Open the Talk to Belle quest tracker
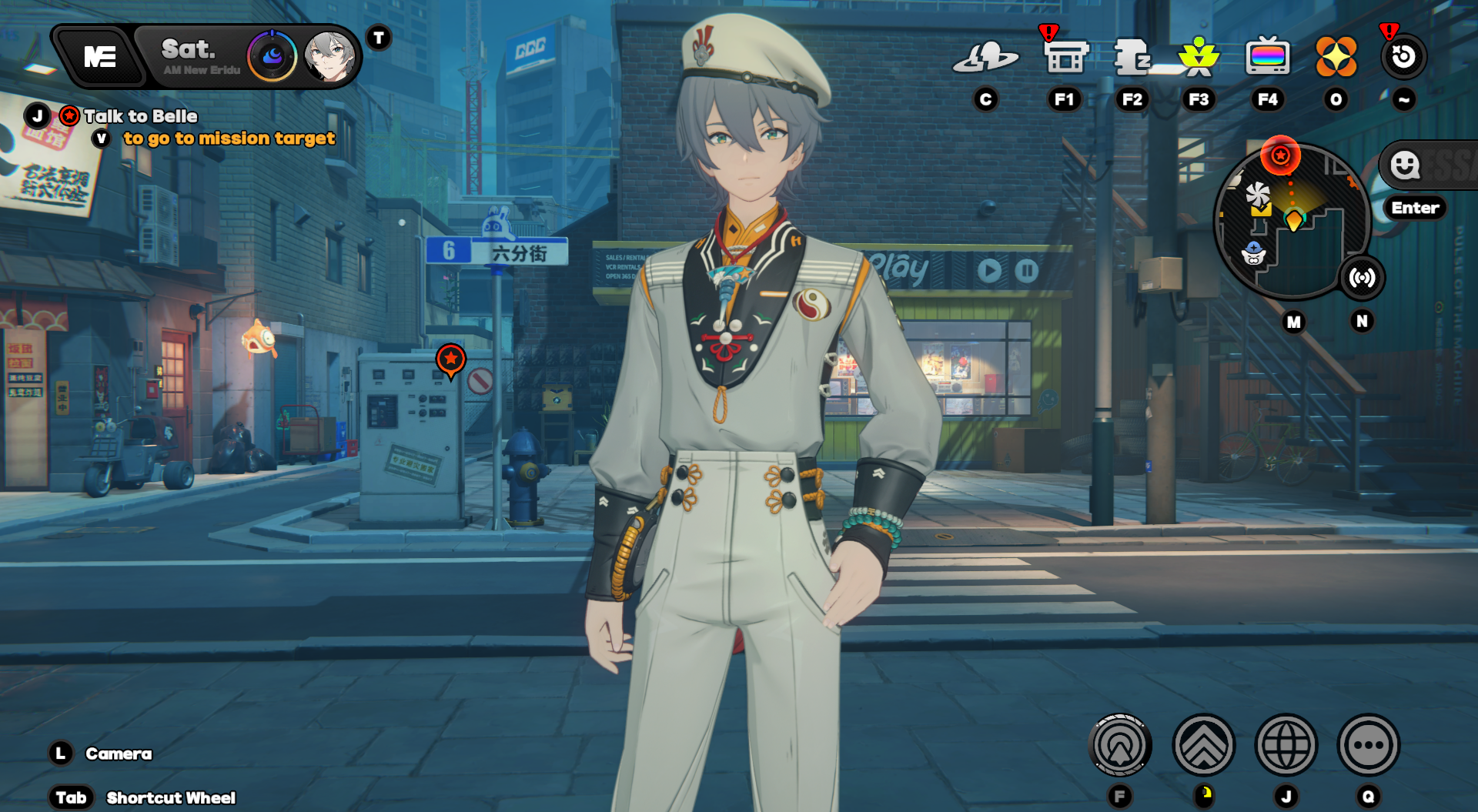This screenshot has width=1478, height=812. [x=140, y=116]
